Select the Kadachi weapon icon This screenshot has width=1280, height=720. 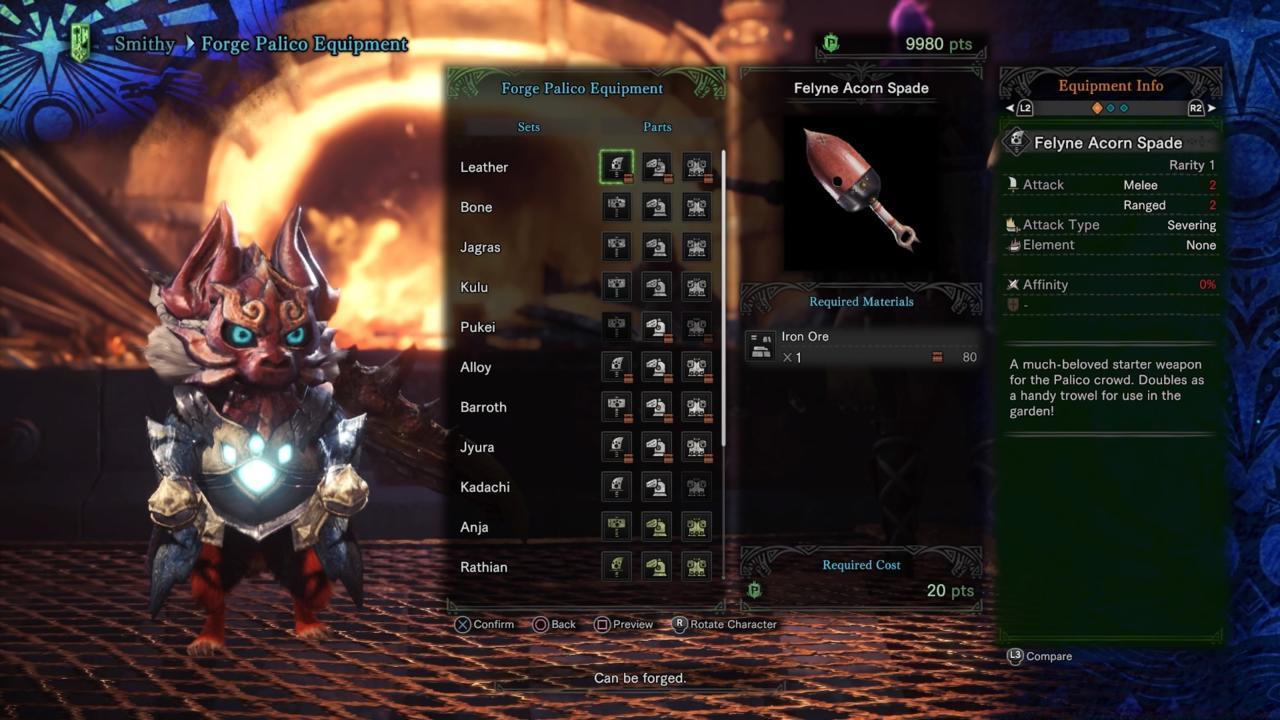(x=617, y=487)
